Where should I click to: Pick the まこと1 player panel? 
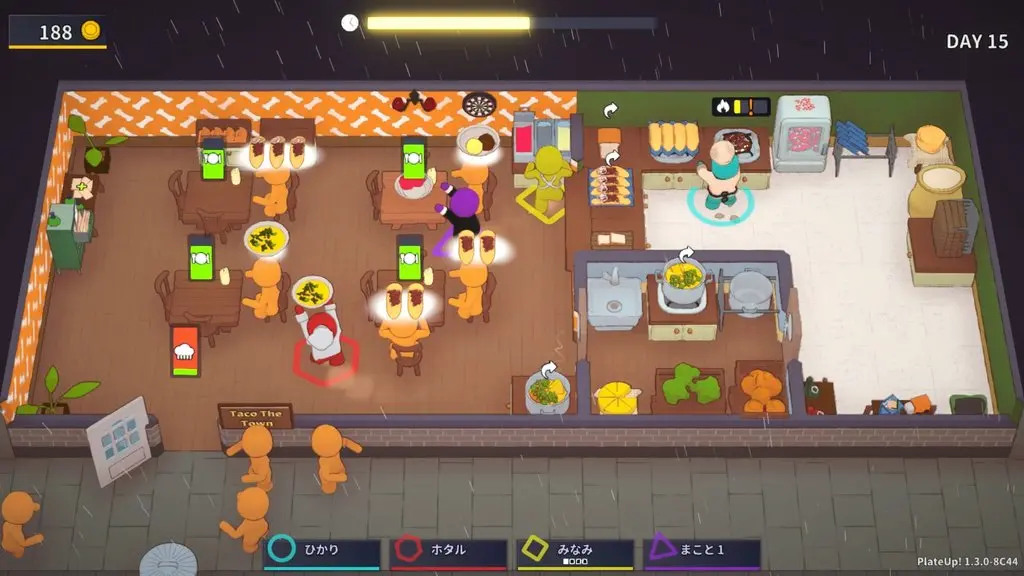(x=702, y=551)
